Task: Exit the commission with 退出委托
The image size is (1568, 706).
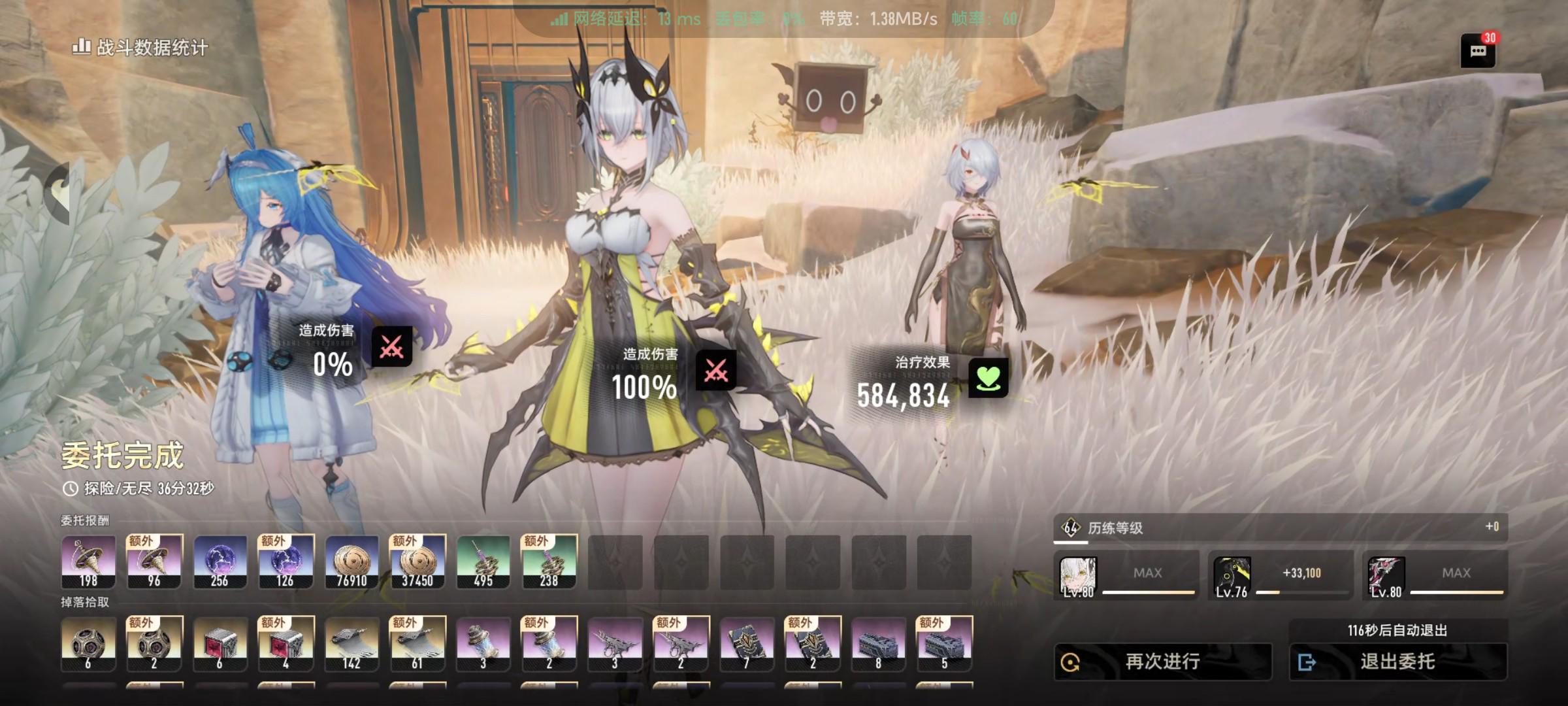Action: pyautogui.click(x=1397, y=662)
